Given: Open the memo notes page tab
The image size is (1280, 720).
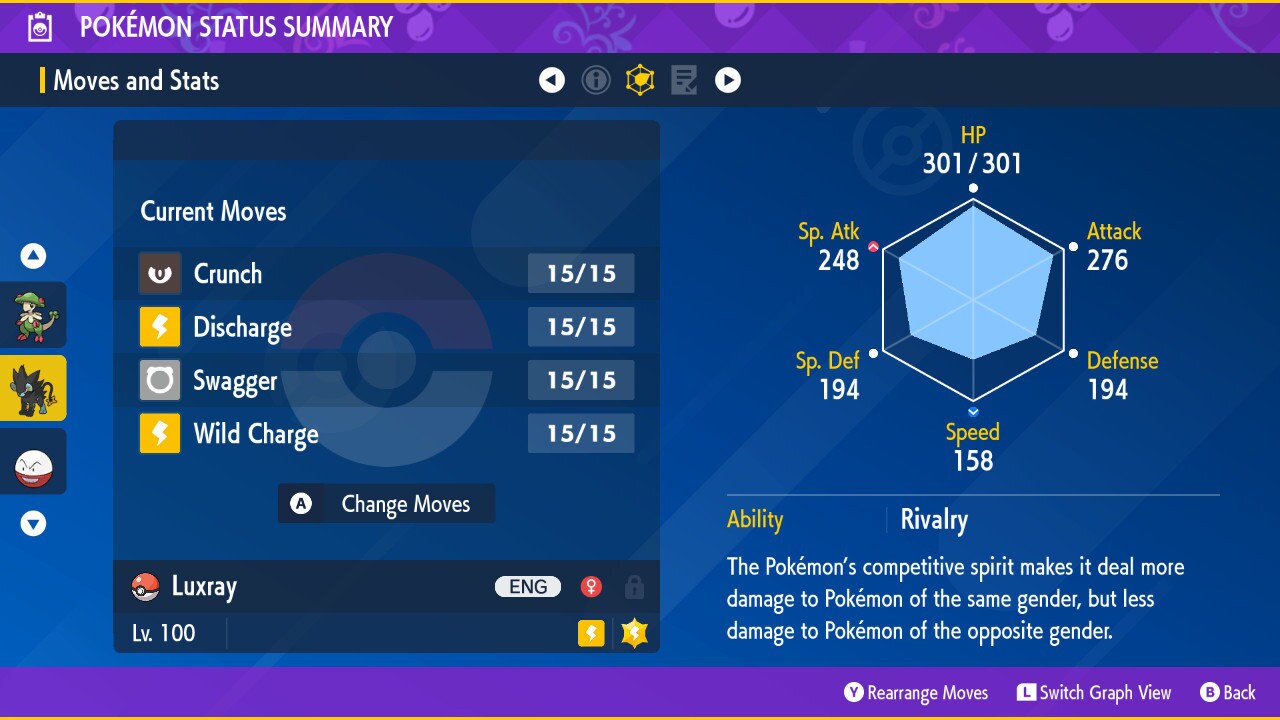Looking at the screenshot, I should [684, 80].
